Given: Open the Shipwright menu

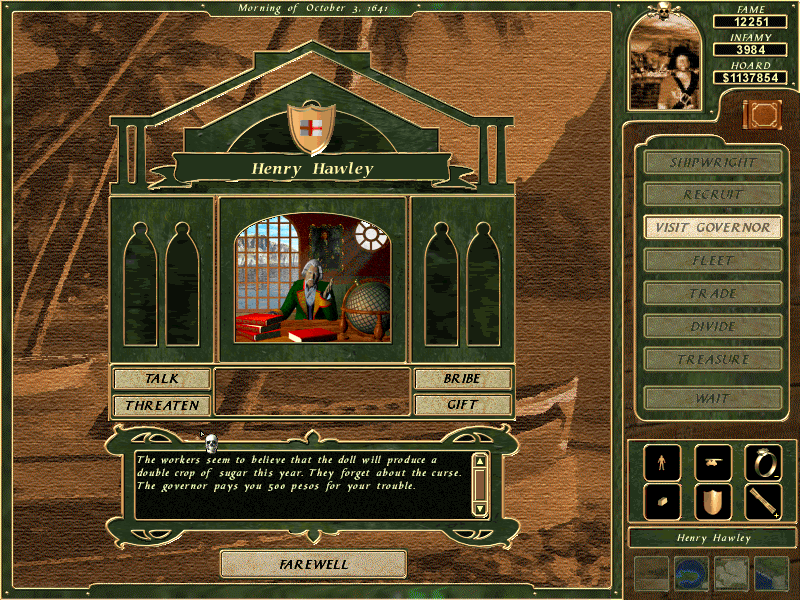Looking at the screenshot, I should click(x=713, y=162).
